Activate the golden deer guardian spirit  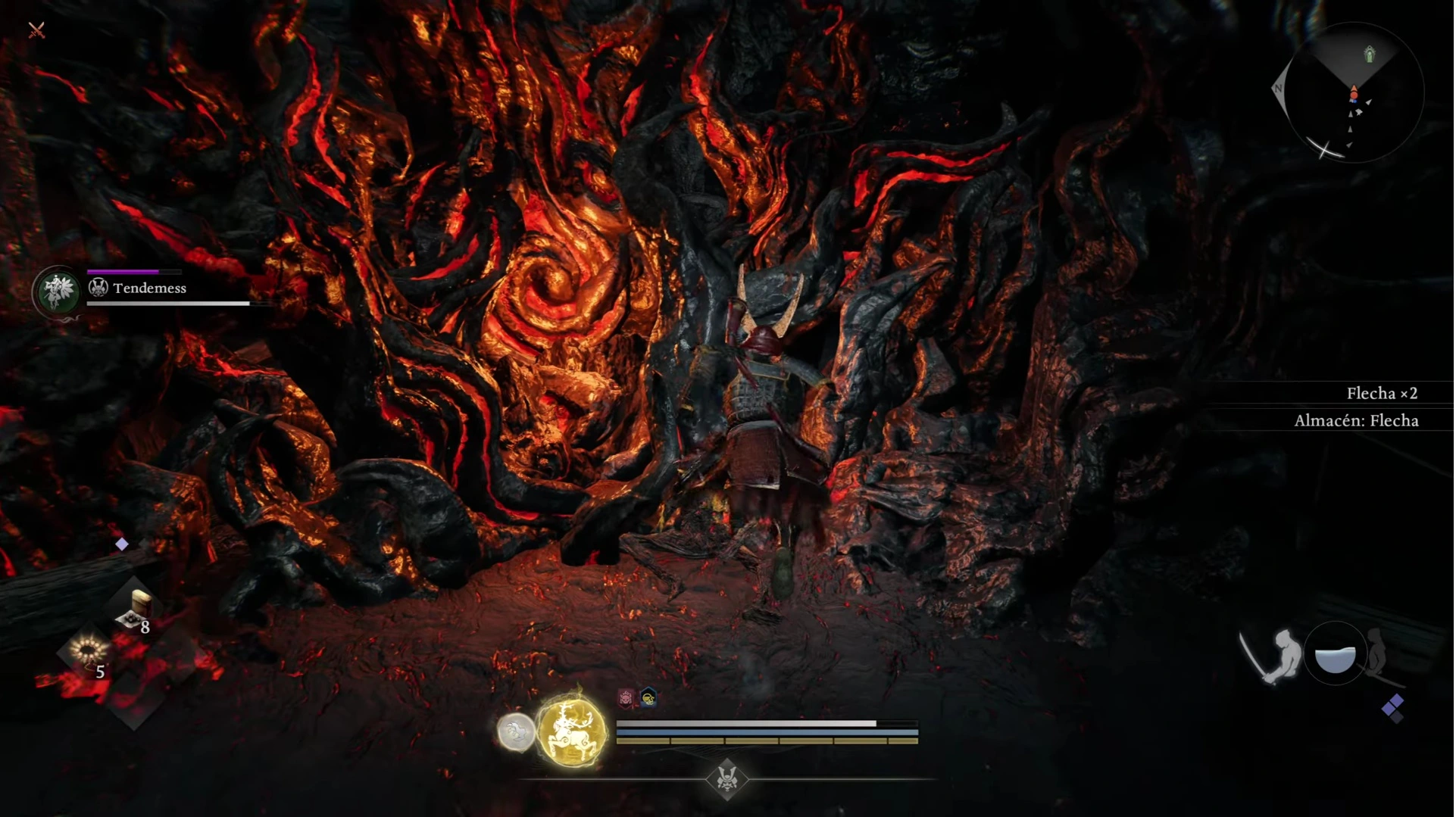(x=572, y=731)
